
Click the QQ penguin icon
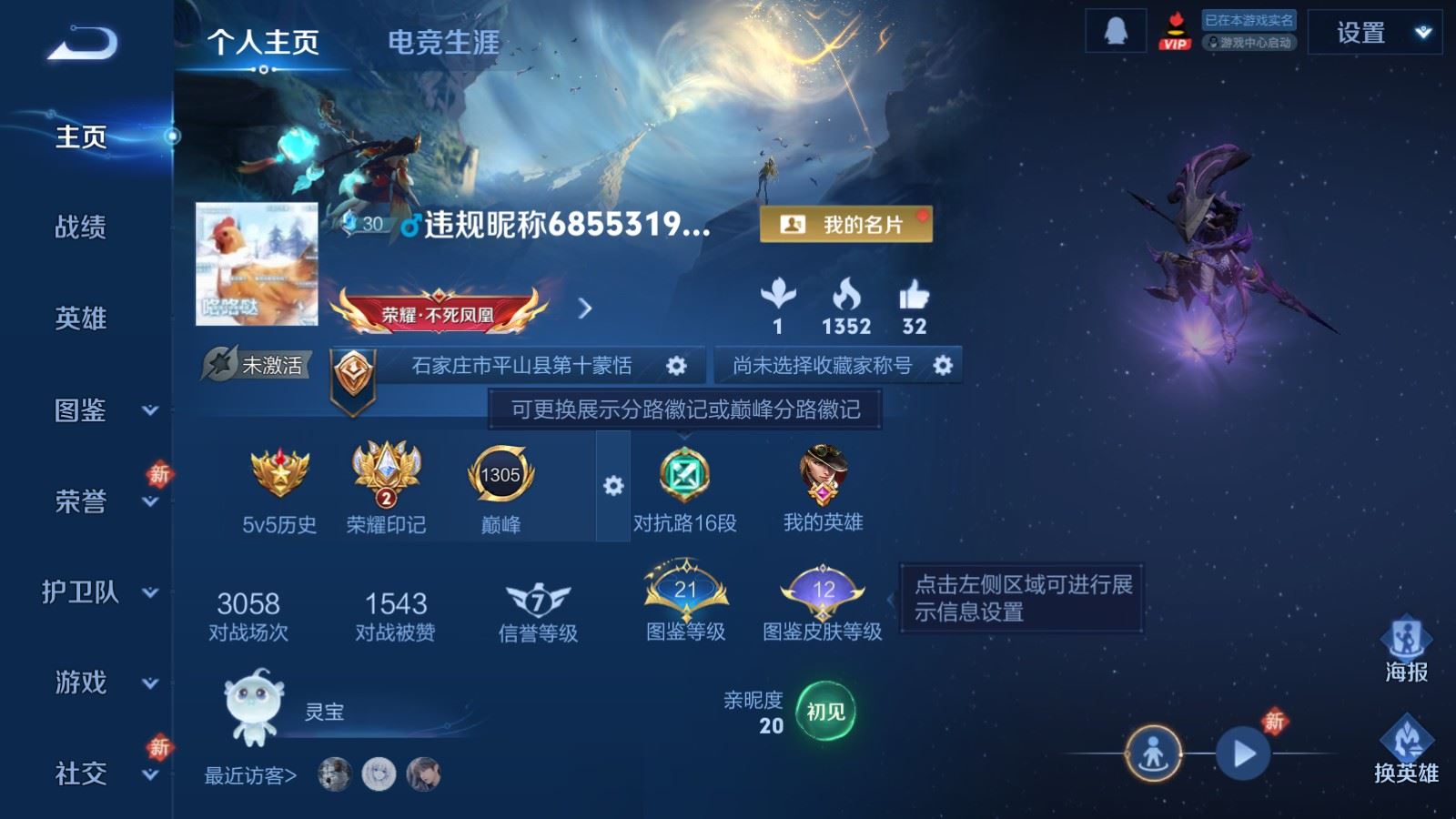pyautogui.click(x=1117, y=30)
